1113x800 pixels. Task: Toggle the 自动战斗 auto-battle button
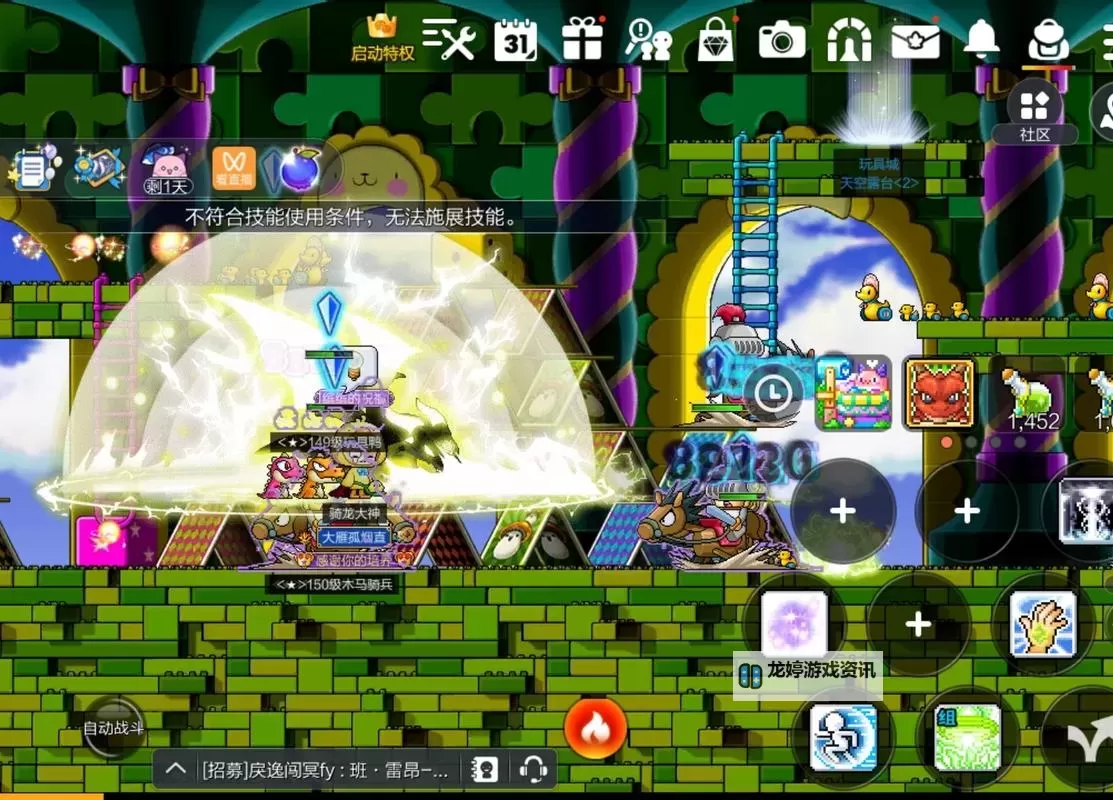113,728
